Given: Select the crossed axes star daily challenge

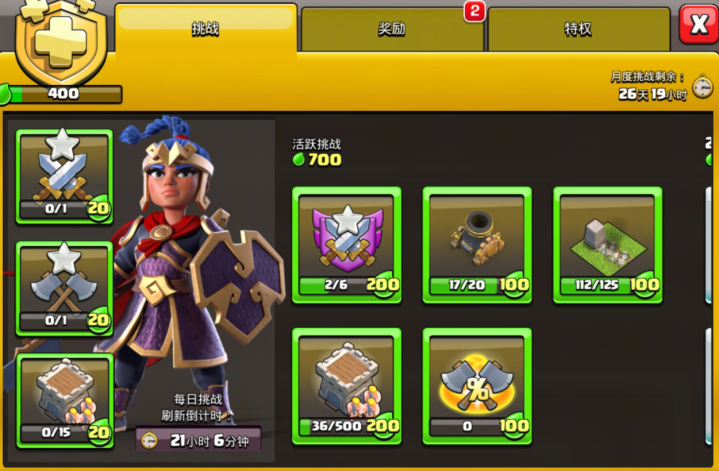Looking at the screenshot, I should (x=65, y=287).
